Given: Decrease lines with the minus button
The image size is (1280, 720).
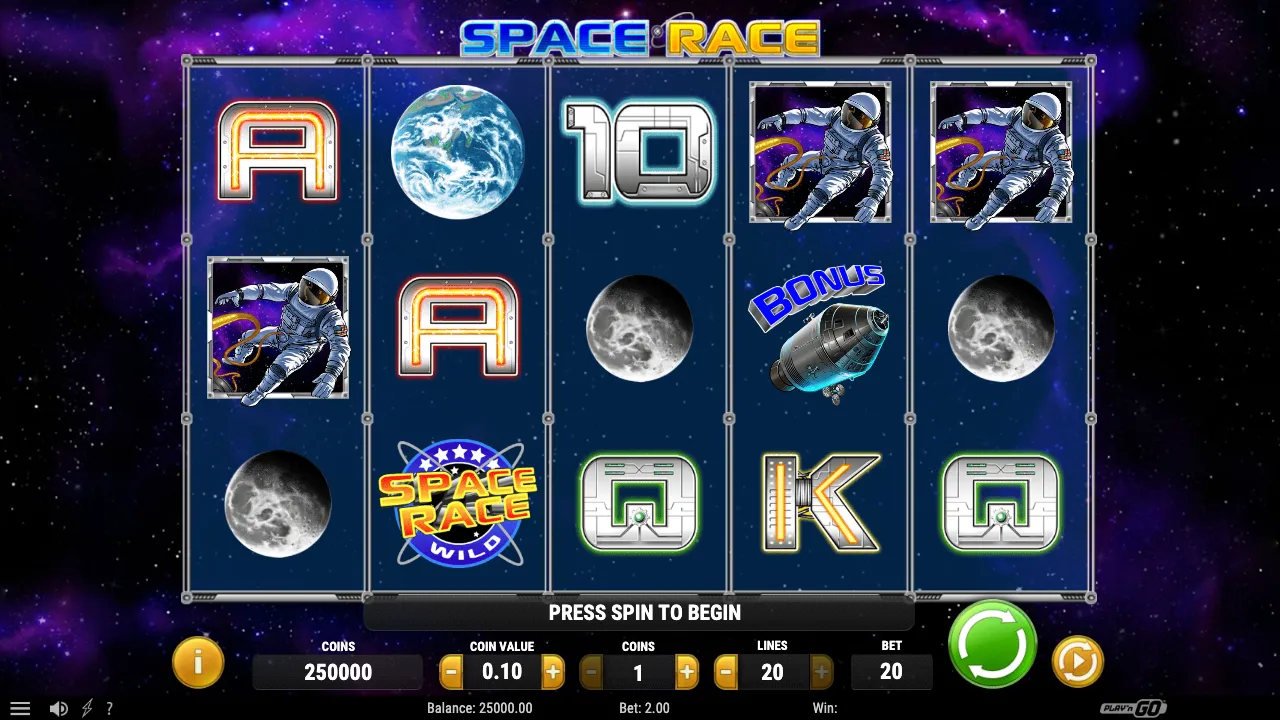Looking at the screenshot, I should [x=725, y=672].
